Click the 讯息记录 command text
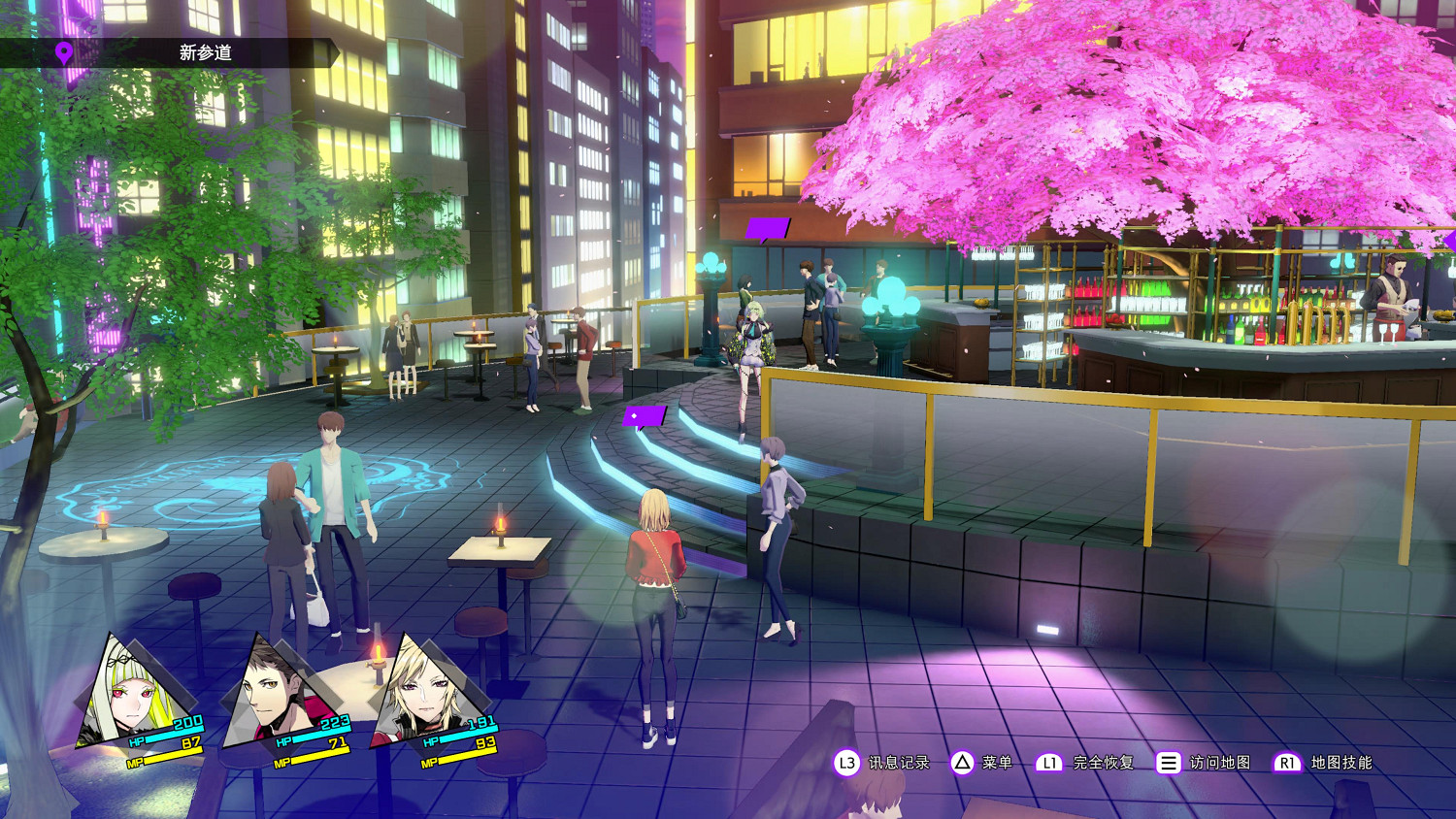The image size is (1456, 819). tap(898, 763)
